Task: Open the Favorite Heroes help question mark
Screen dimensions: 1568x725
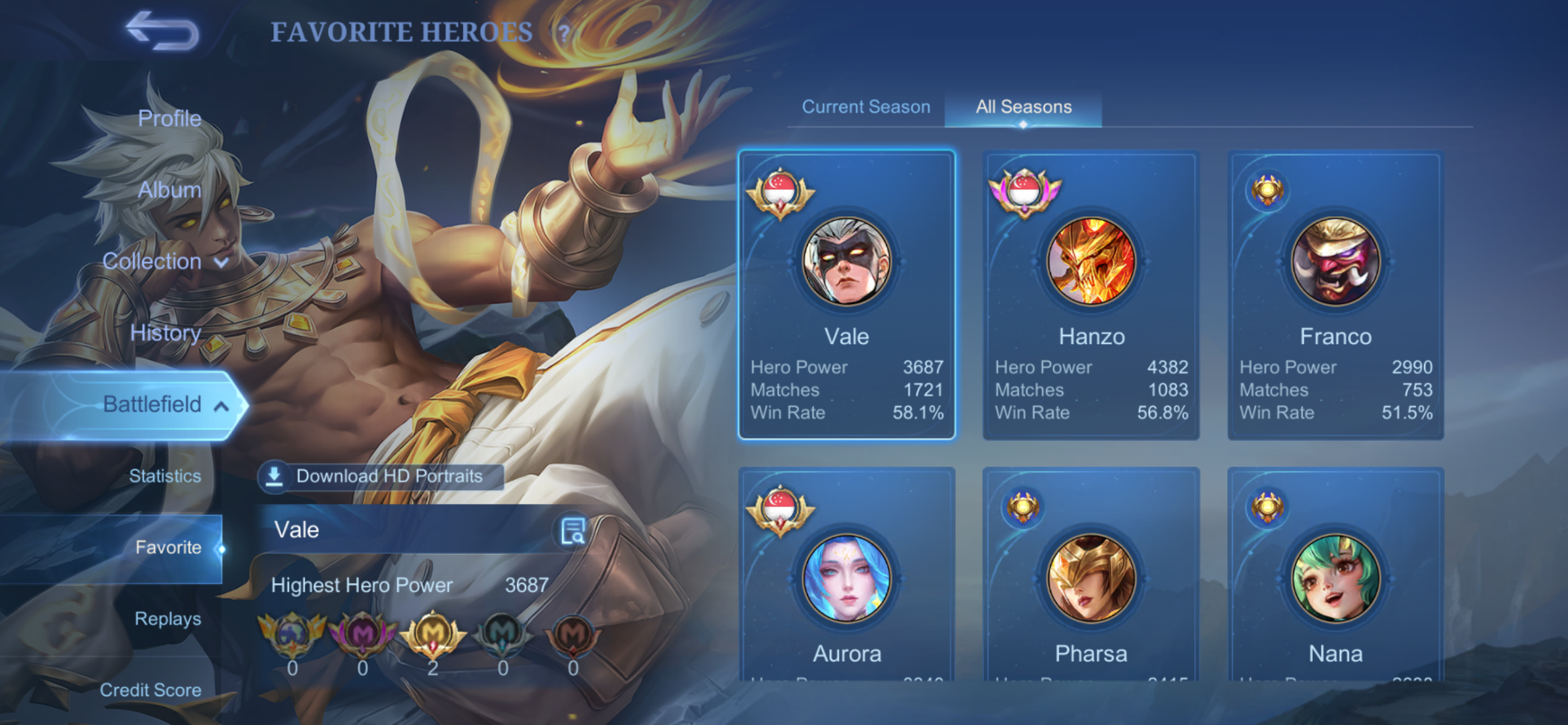Action: click(x=564, y=32)
